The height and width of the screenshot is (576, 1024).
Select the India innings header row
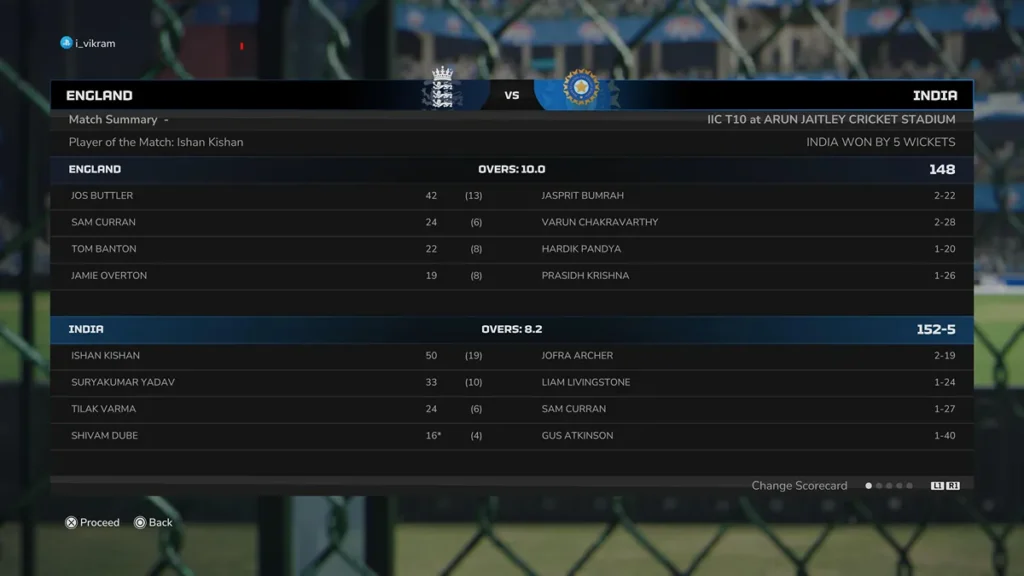[x=511, y=329]
